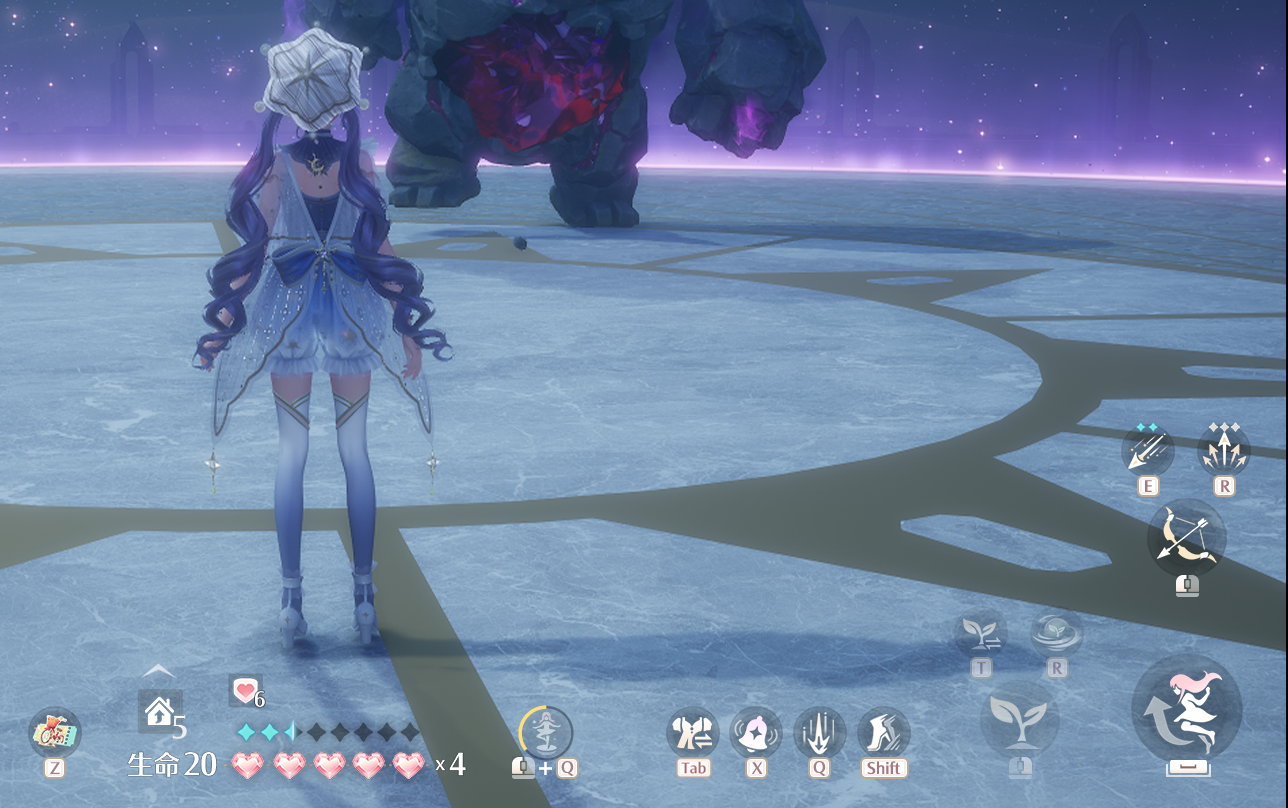Open the bicycle ticket icon
Viewport: 1288px width, 808px height.
[55, 733]
